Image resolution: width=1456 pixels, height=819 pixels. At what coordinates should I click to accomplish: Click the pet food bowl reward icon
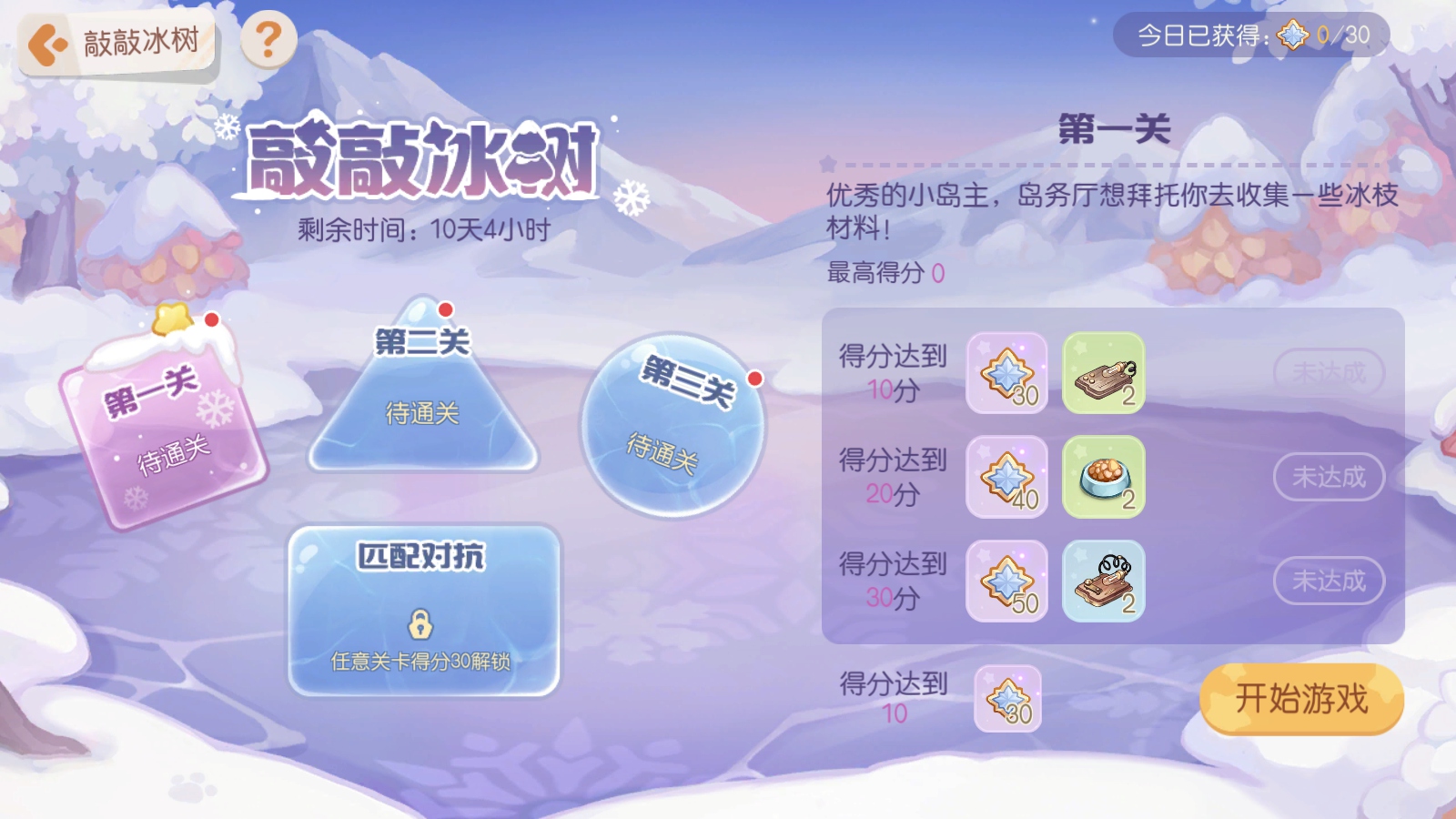tap(1103, 478)
